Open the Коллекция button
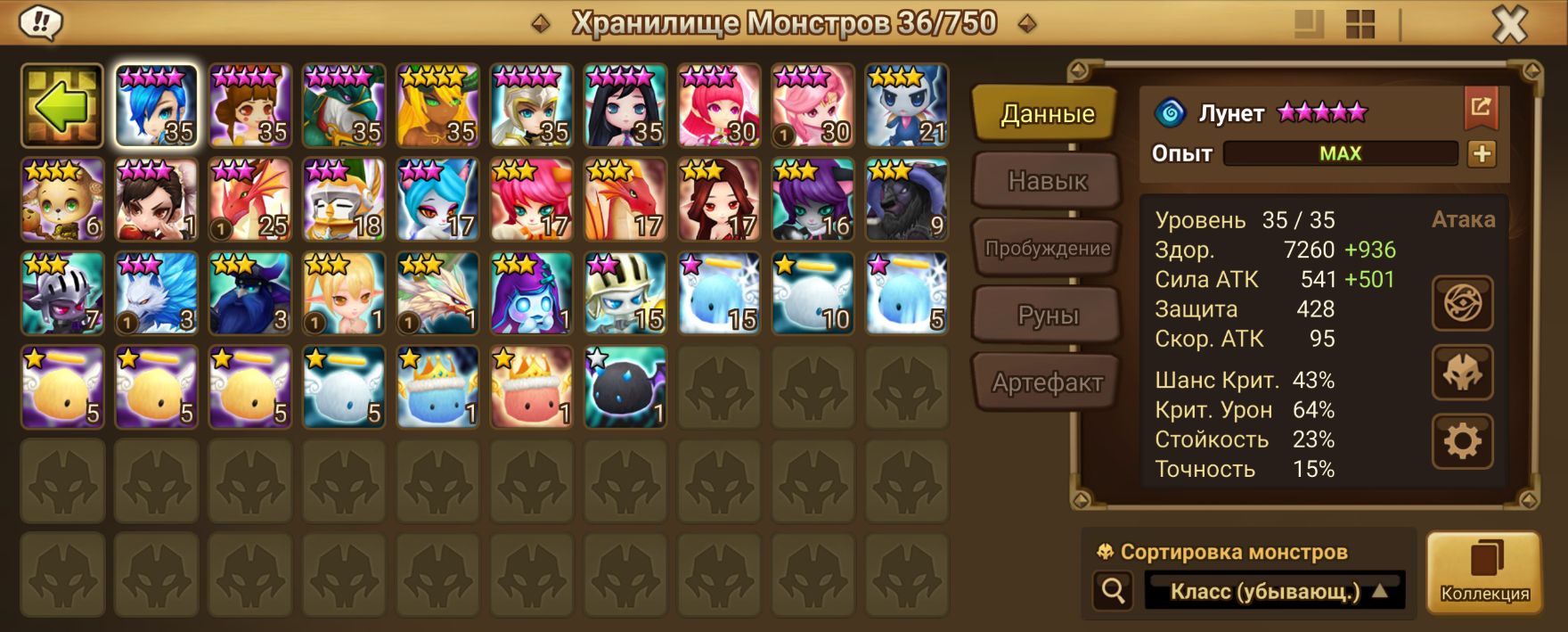This screenshot has height=632, width=1568. [x=1484, y=572]
